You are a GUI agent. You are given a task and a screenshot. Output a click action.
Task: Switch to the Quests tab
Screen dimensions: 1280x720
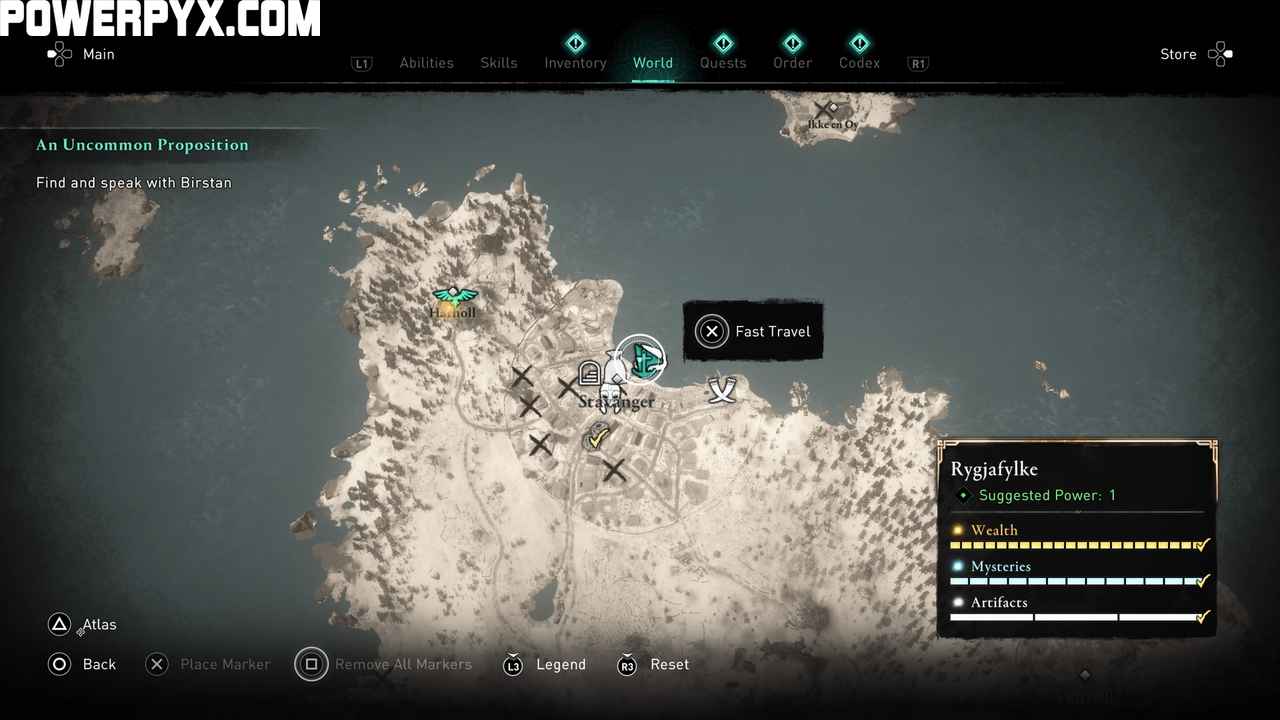(723, 63)
